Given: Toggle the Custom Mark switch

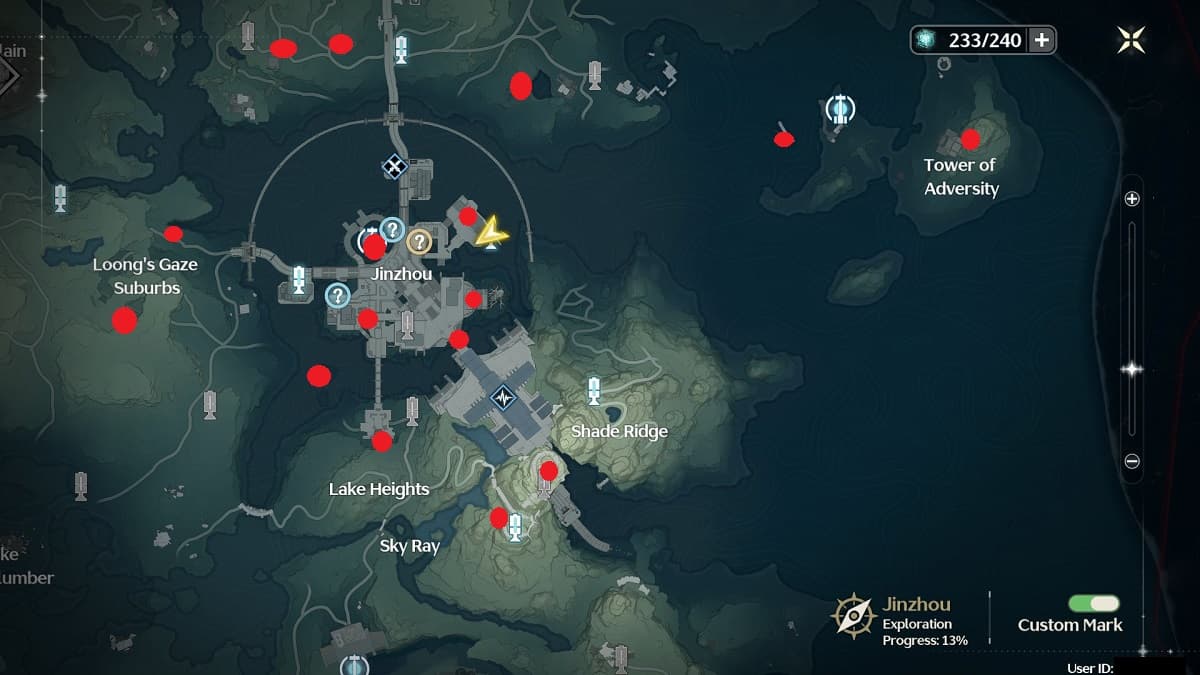Looking at the screenshot, I should (x=1093, y=603).
